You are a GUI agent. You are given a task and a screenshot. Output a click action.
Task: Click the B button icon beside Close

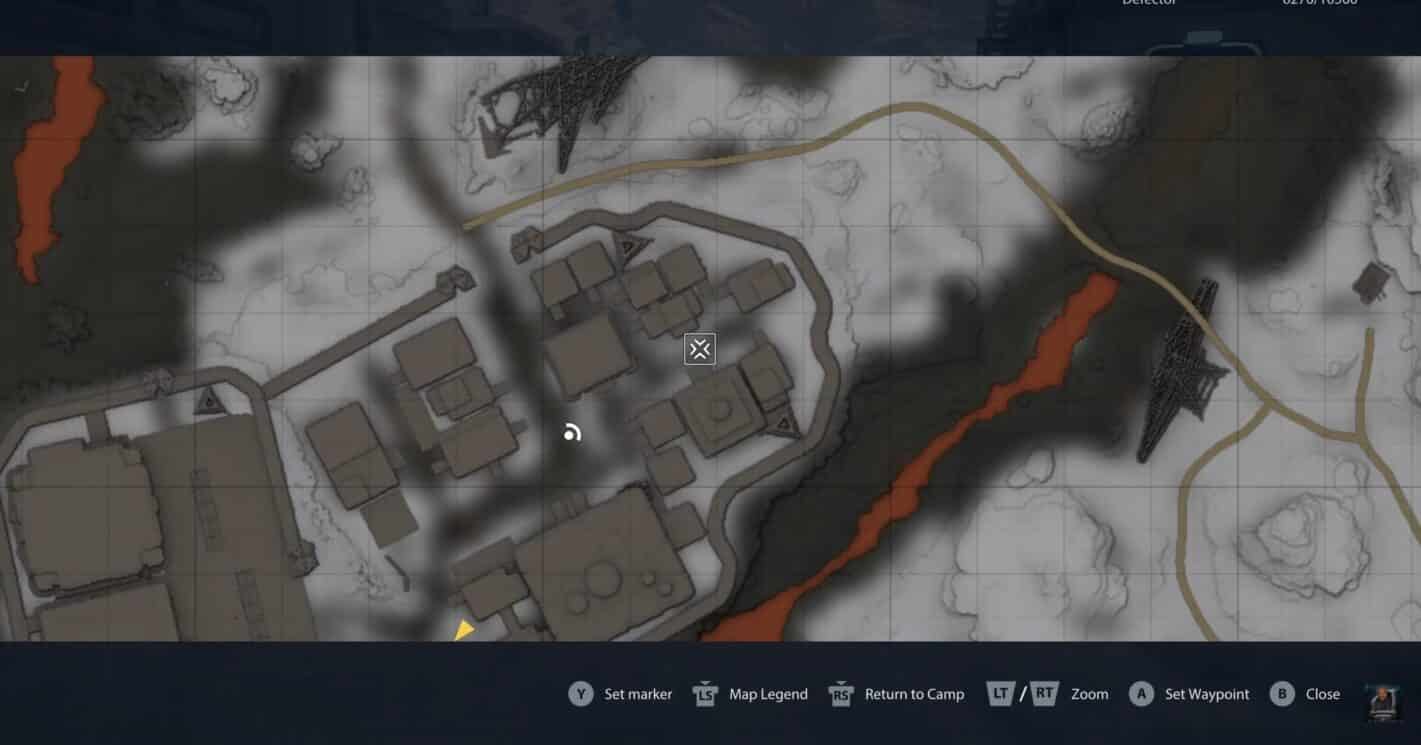[x=1281, y=693]
